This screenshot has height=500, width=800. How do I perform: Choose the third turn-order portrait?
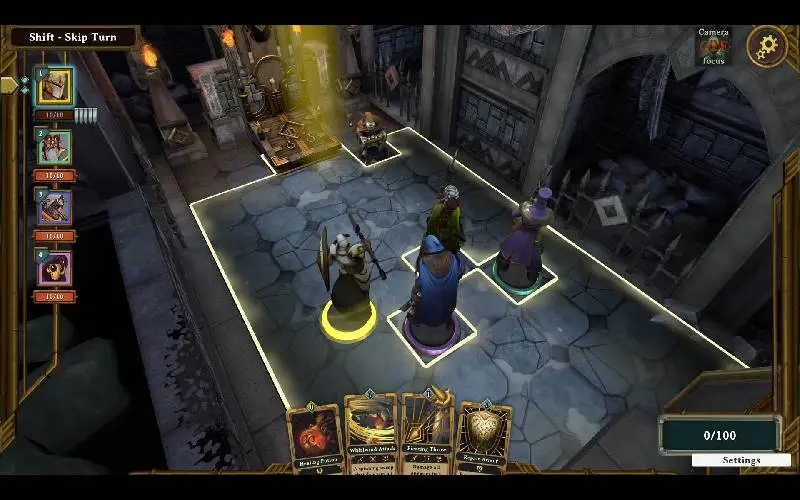click(x=54, y=208)
